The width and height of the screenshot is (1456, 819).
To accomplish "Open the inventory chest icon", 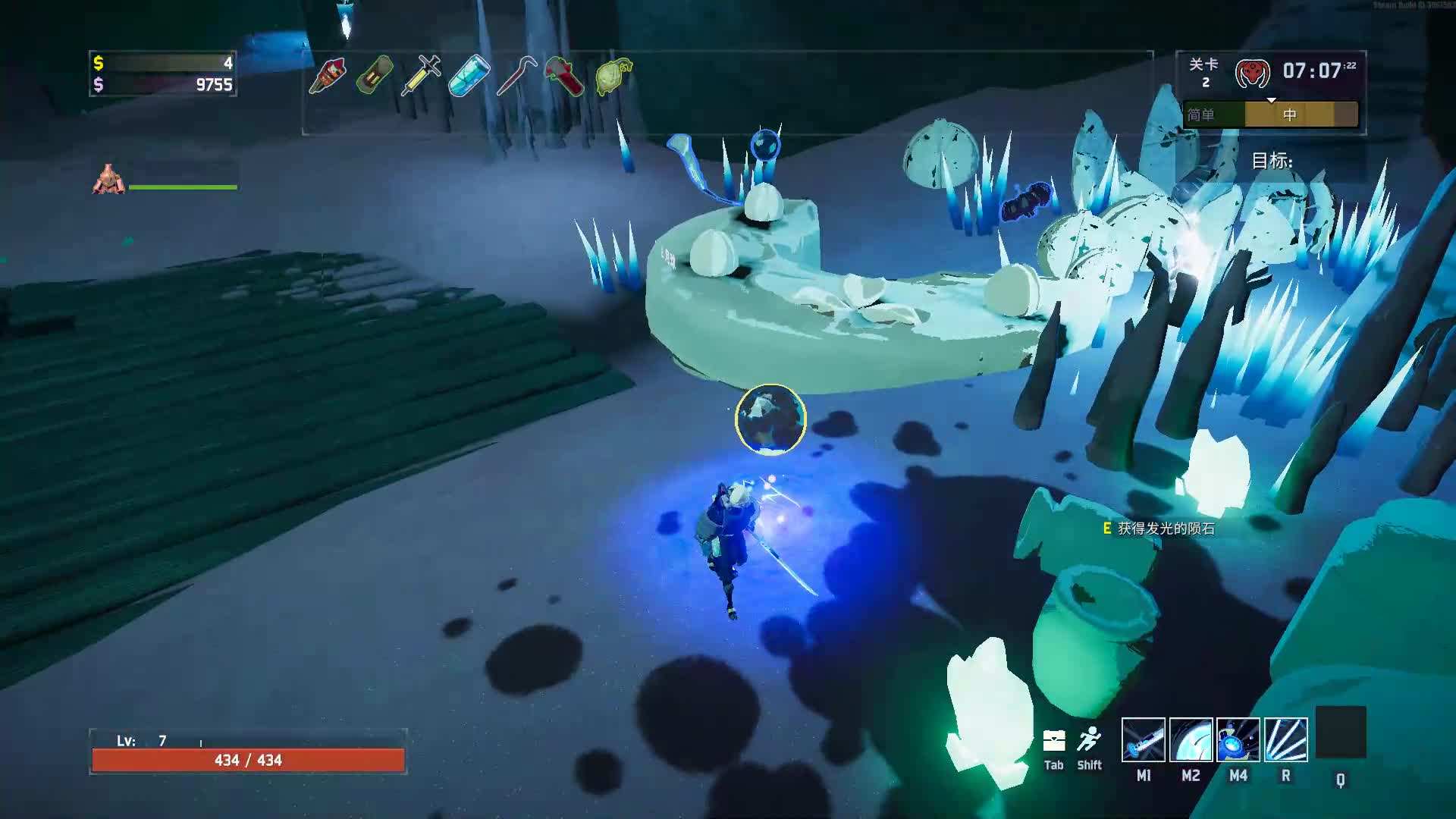I will click(1054, 741).
